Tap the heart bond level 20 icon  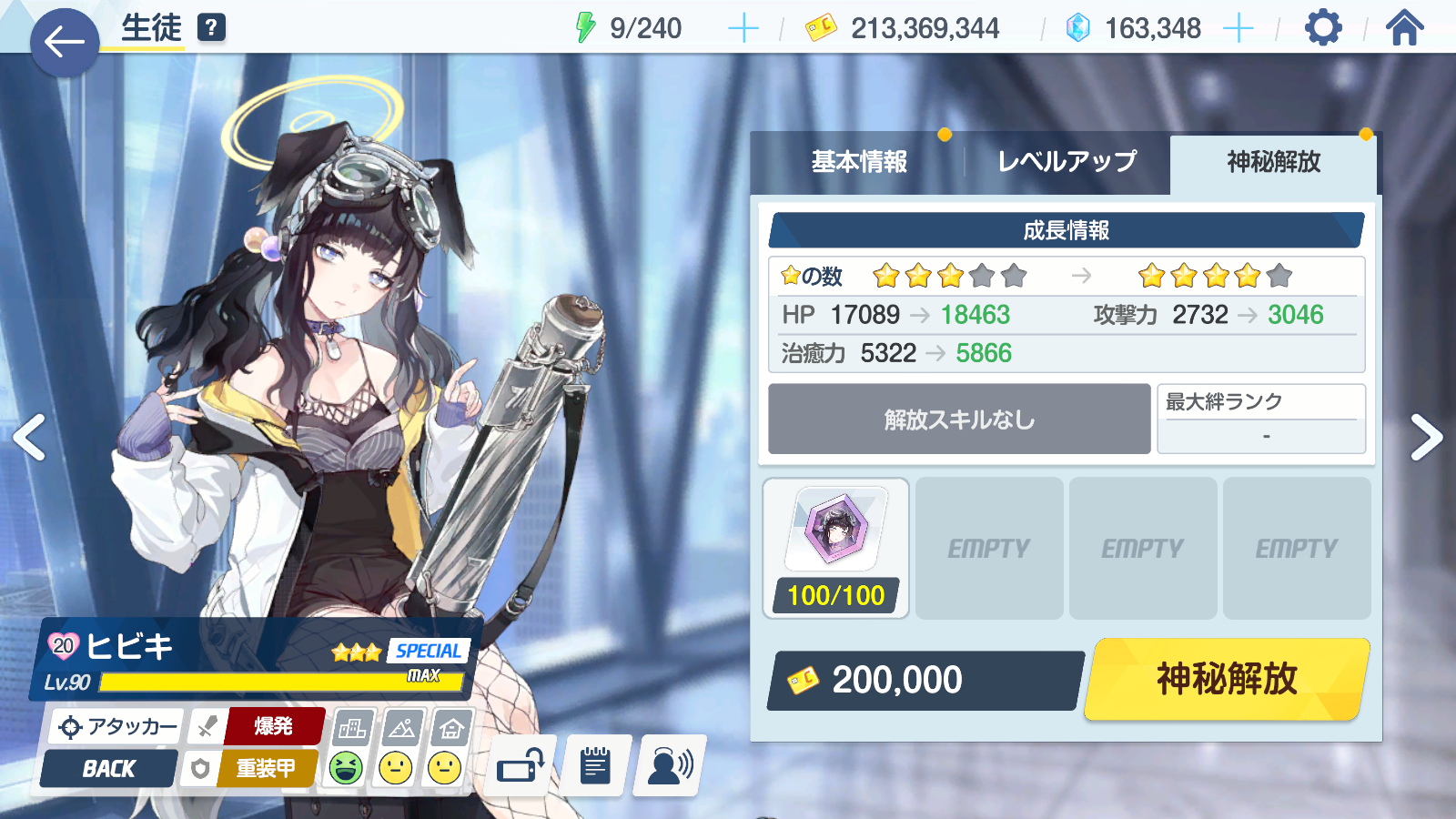pos(64,646)
